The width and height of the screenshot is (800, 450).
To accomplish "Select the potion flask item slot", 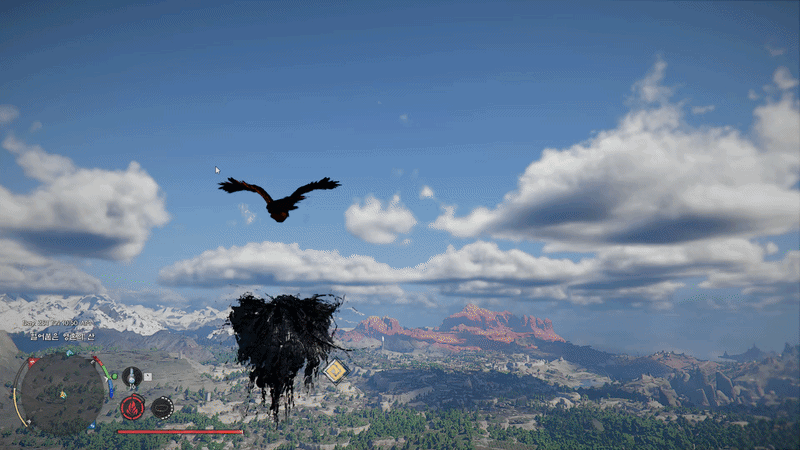I will pos(131,377).
